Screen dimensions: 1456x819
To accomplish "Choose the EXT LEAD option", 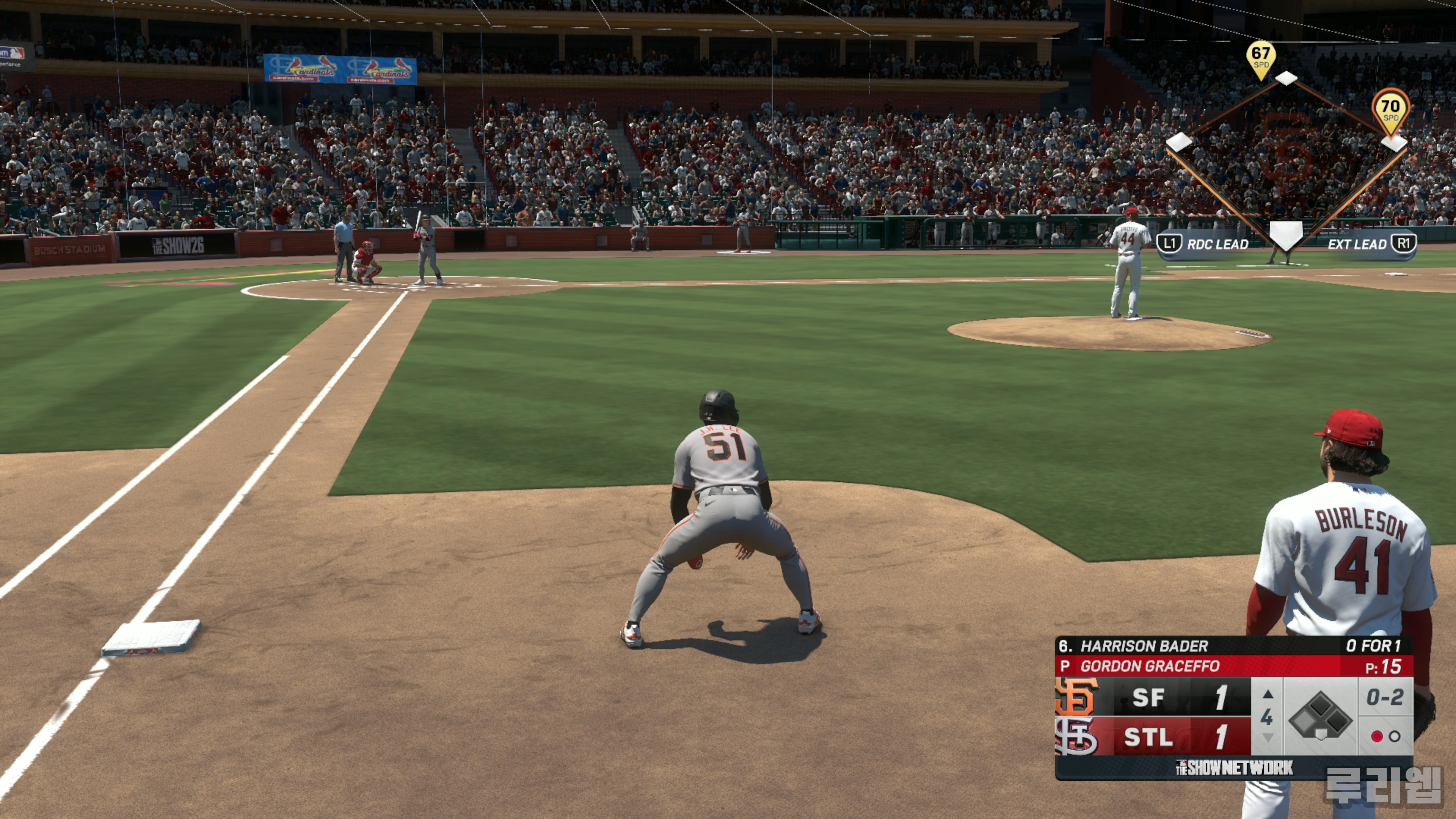I will pyautogui.click(x=1371, y=244).
